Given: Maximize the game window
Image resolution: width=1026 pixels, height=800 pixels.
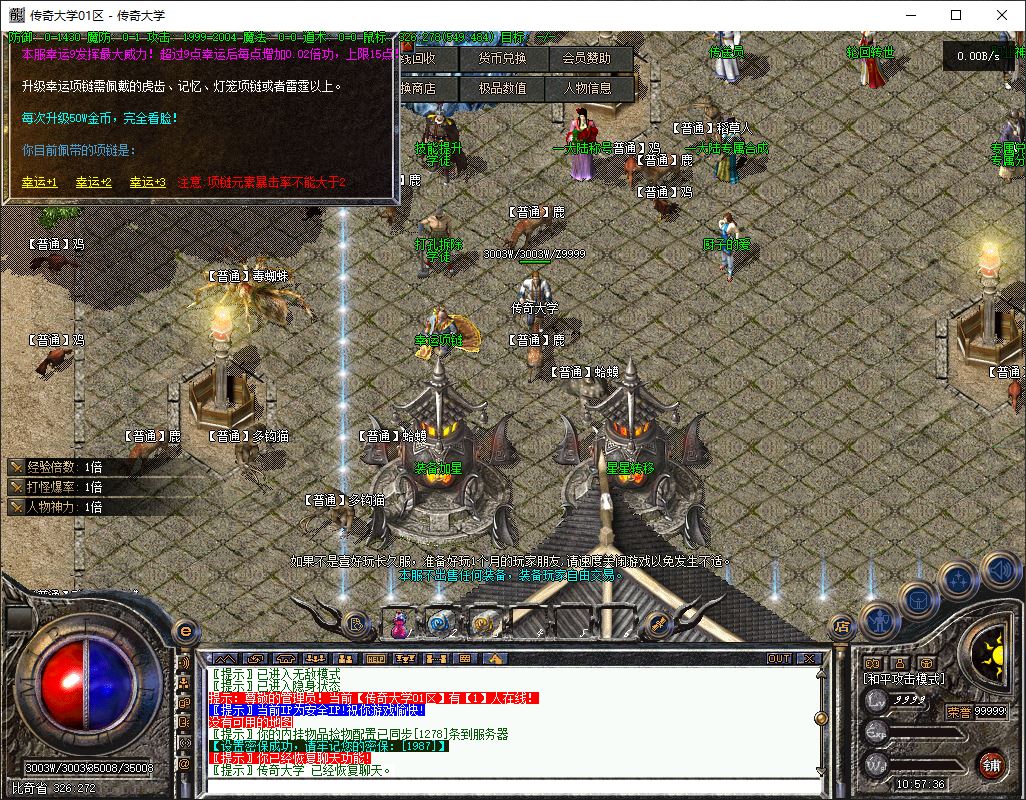Looking at the screenshot, I should (x=956, y=15).
